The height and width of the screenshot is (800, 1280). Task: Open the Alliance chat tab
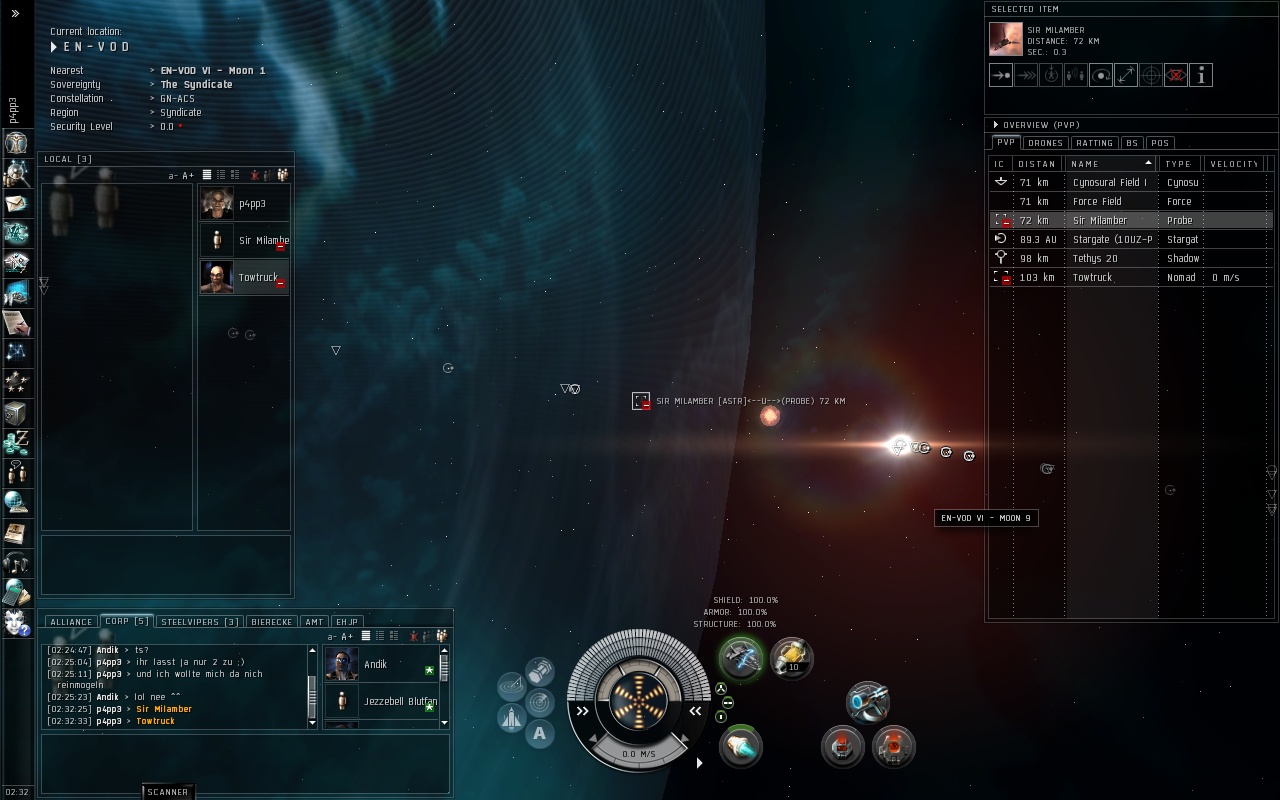click(x=71, y=622)
